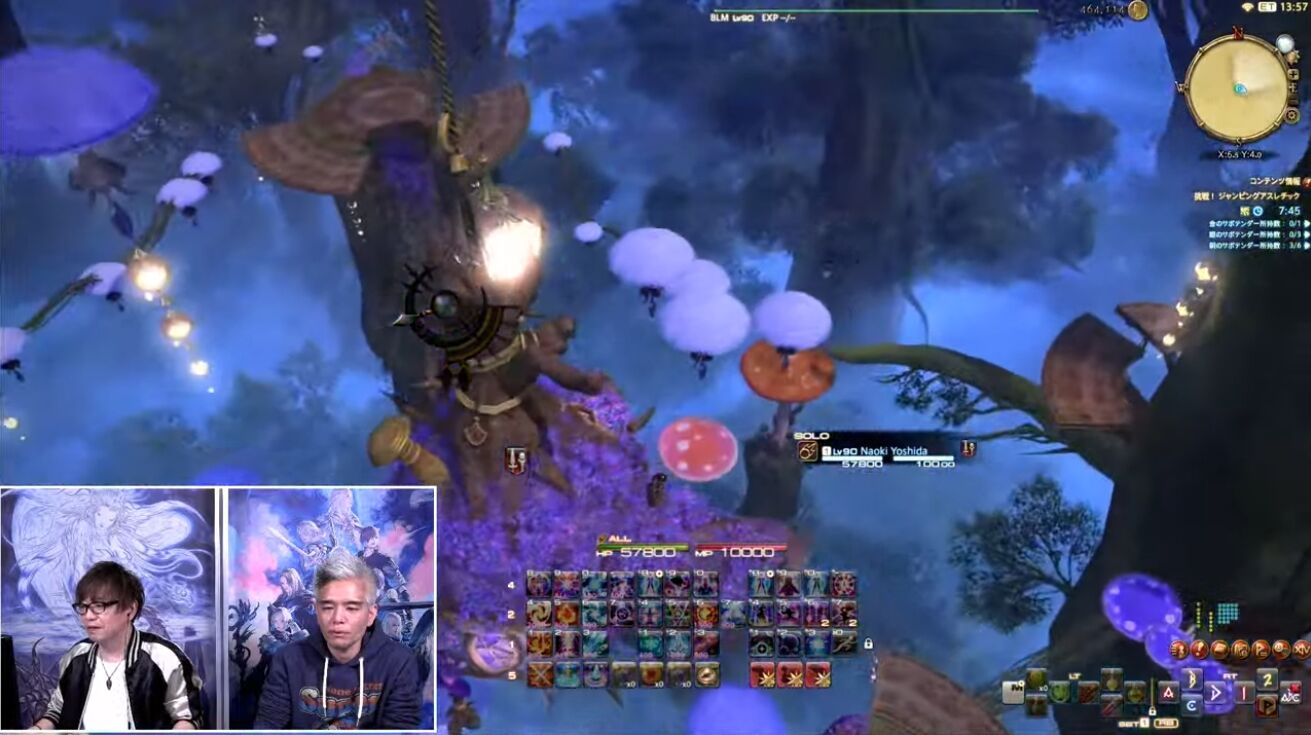Select the Fire spell icon on hotbar 2
Viewport: 1311px width, 735px height.
(565, 613)
